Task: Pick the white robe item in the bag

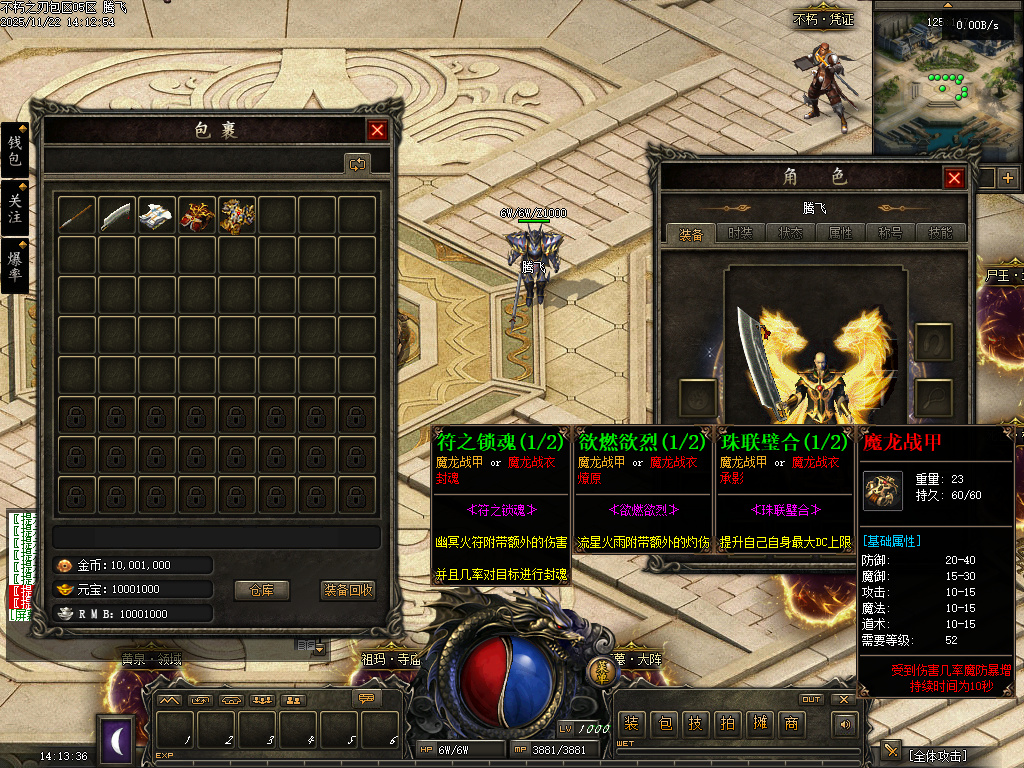Action: point(157,215)
